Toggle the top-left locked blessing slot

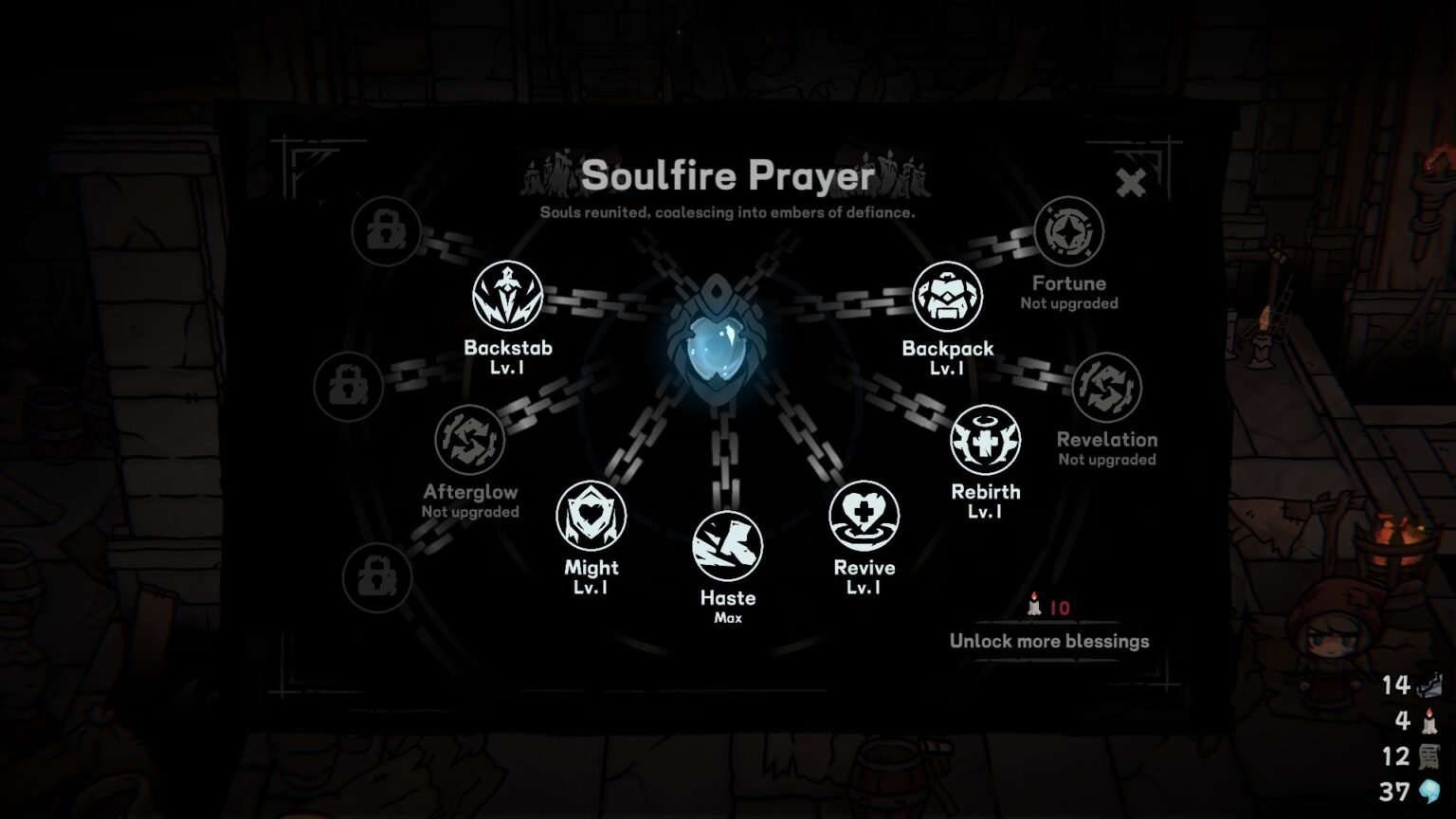384,231
